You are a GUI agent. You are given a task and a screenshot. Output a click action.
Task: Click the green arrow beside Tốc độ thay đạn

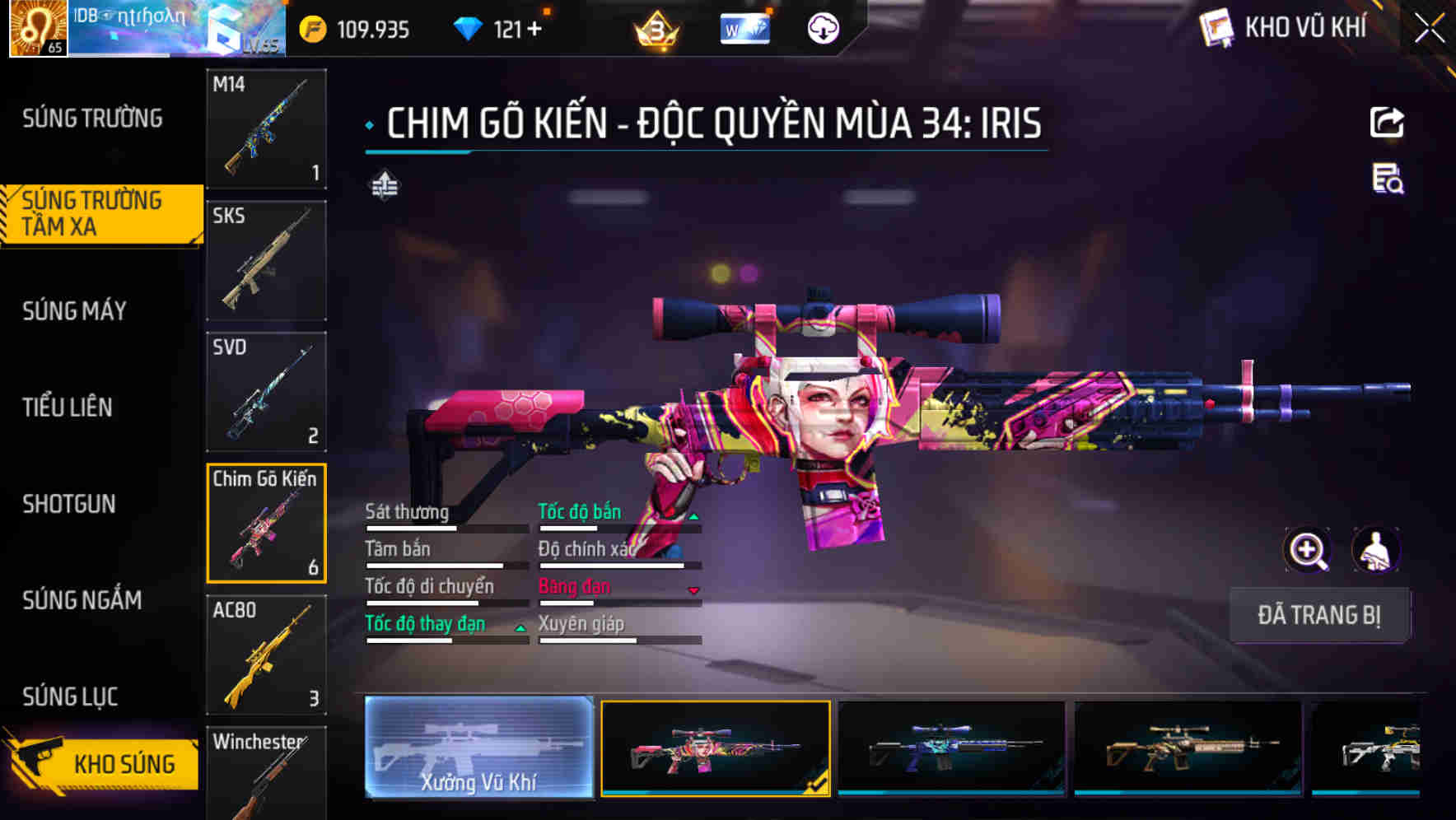pyautogui.click(x=520, y=628)
